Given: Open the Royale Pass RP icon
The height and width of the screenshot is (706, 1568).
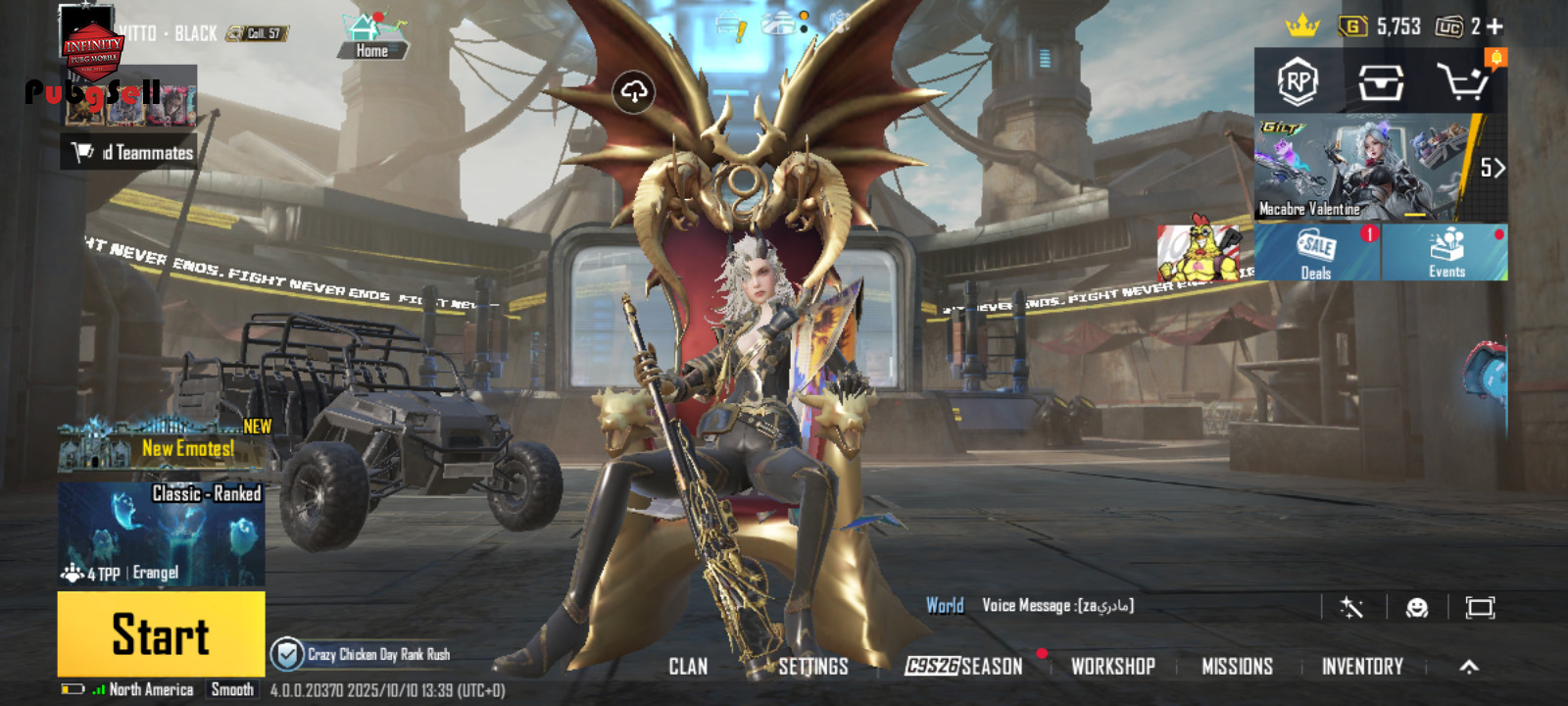Looking at the screenshot, I should coord(1298,82).
